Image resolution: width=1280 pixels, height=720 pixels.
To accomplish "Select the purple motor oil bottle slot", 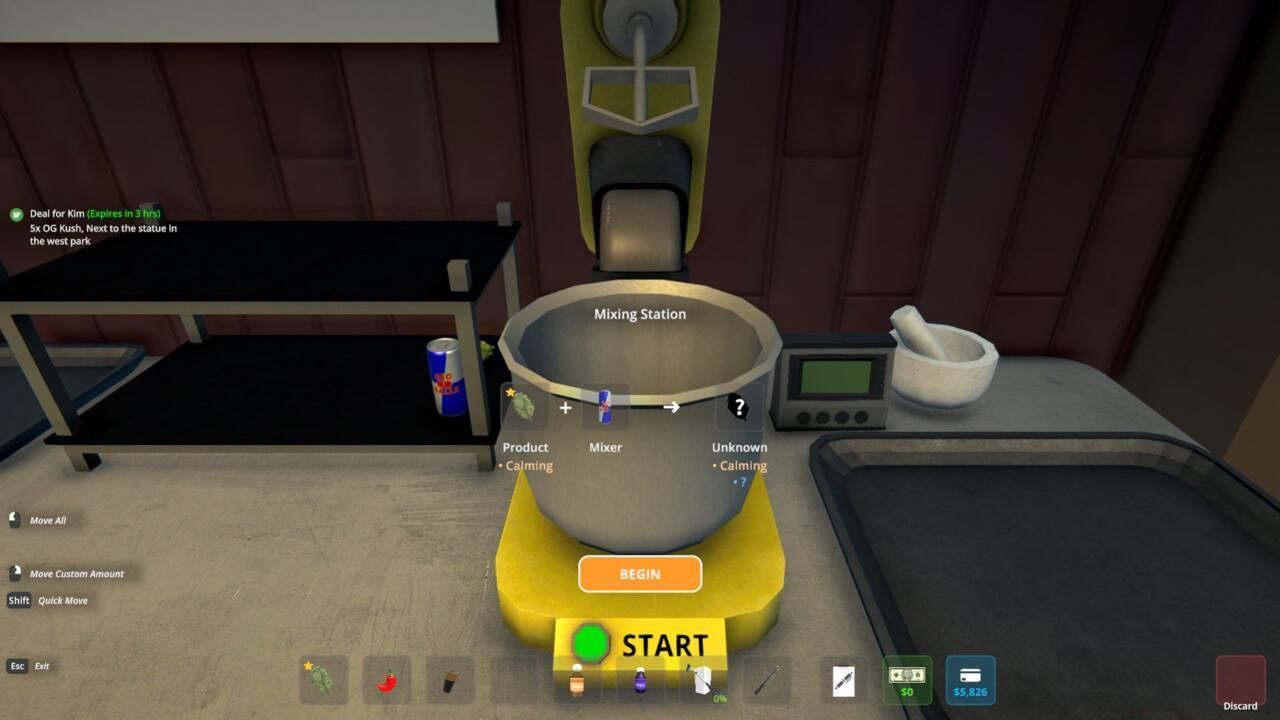I will coord(639,680).
